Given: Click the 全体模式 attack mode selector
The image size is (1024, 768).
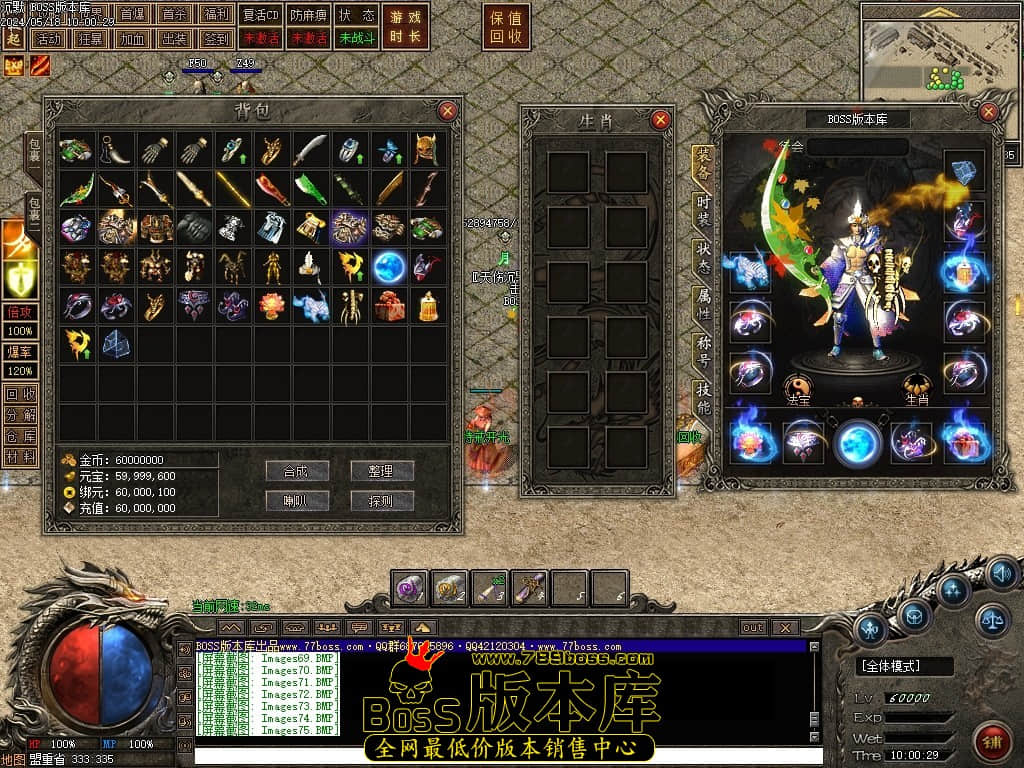Looking at the screenshot, I should click(x=904, y=666).
